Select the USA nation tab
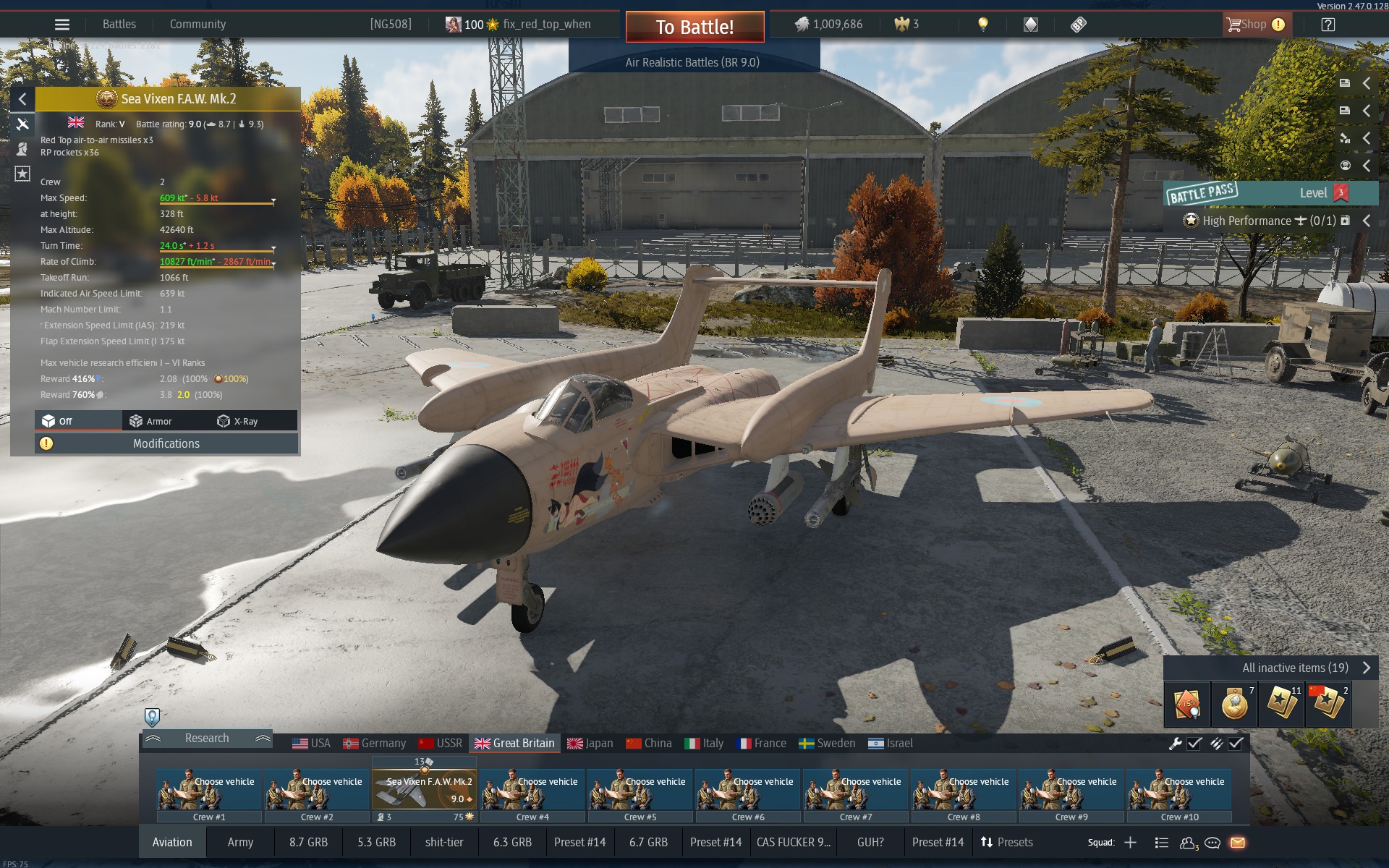 pos(312,743)
